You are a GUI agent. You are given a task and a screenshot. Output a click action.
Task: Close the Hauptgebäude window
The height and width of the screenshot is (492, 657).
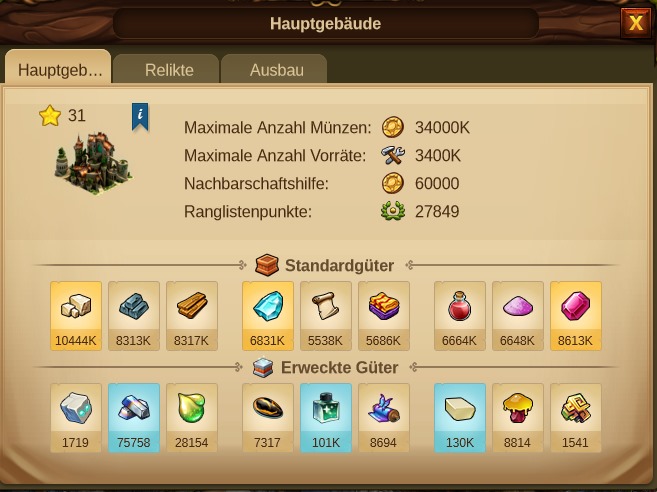pyautogui.click(x=636, y=23)
